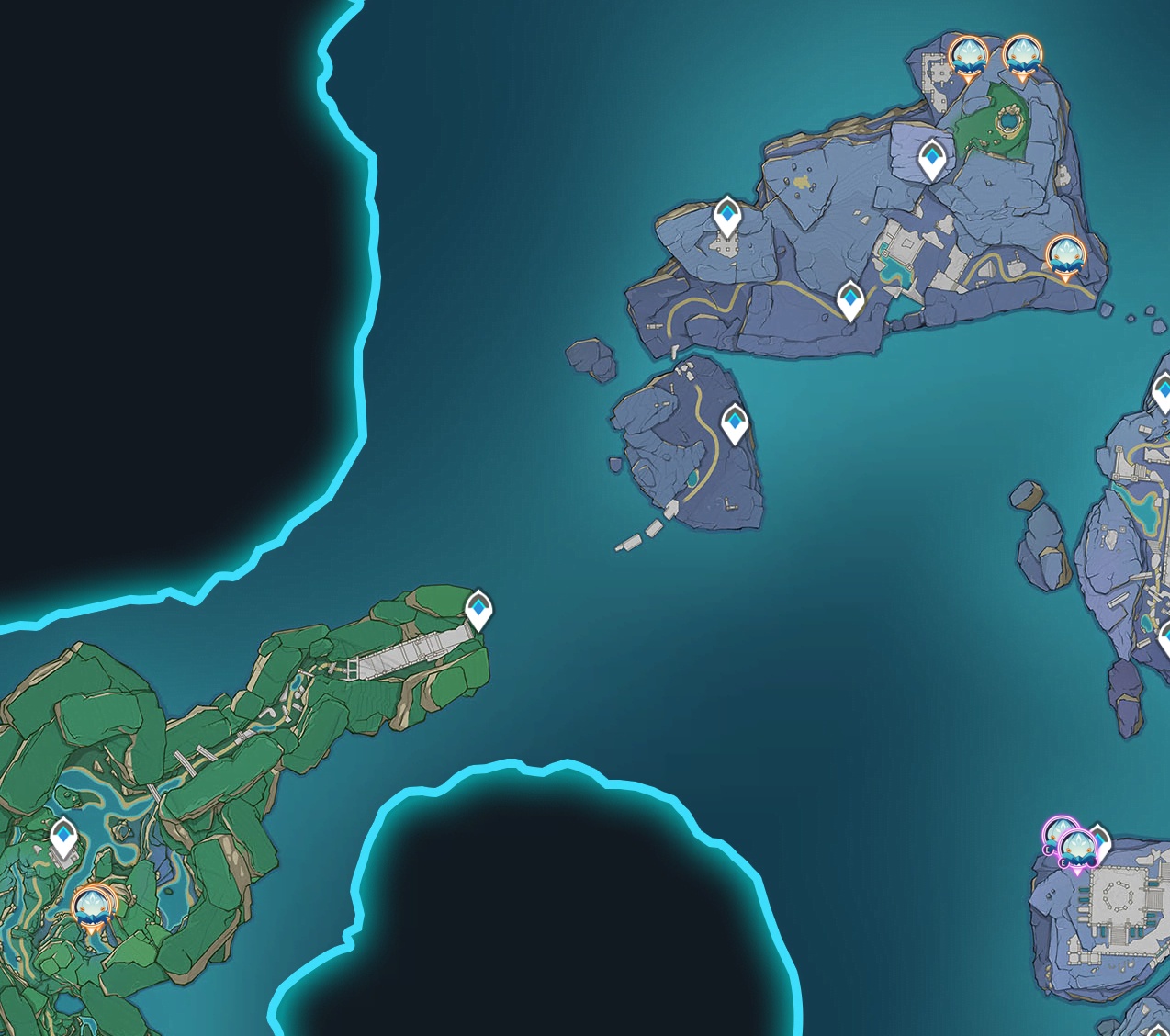
Task: Choose the waypoint on the large island's southern road
Action: pyautogui.click(x=851, y=300)
